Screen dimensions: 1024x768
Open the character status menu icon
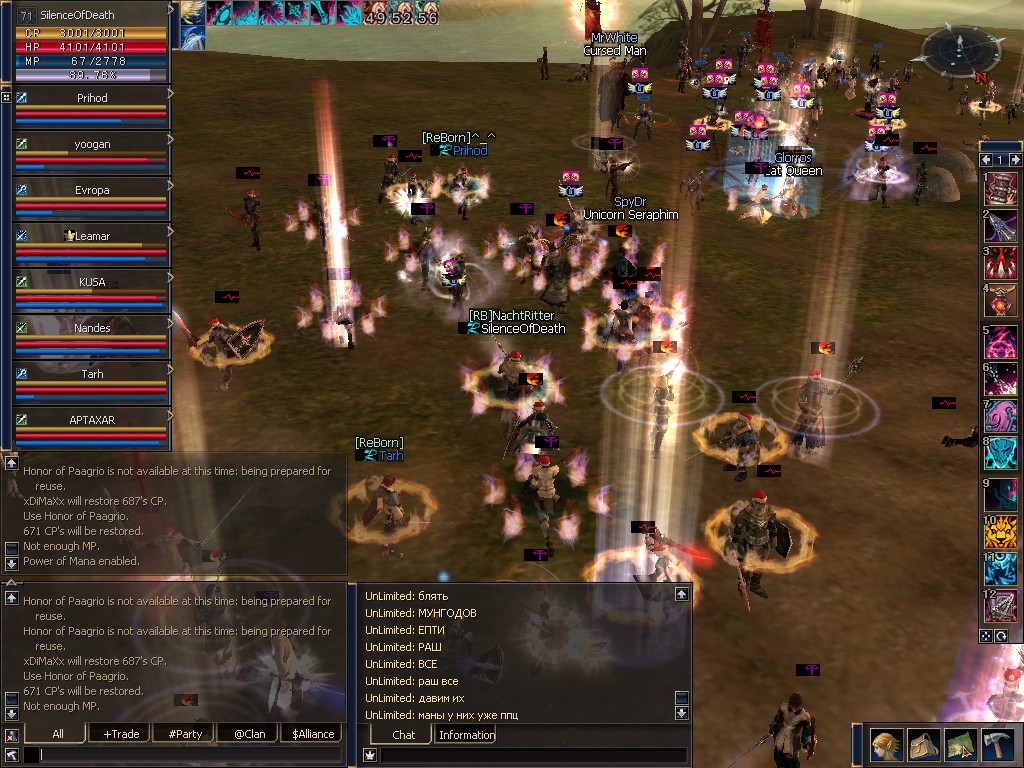point(885,745)
